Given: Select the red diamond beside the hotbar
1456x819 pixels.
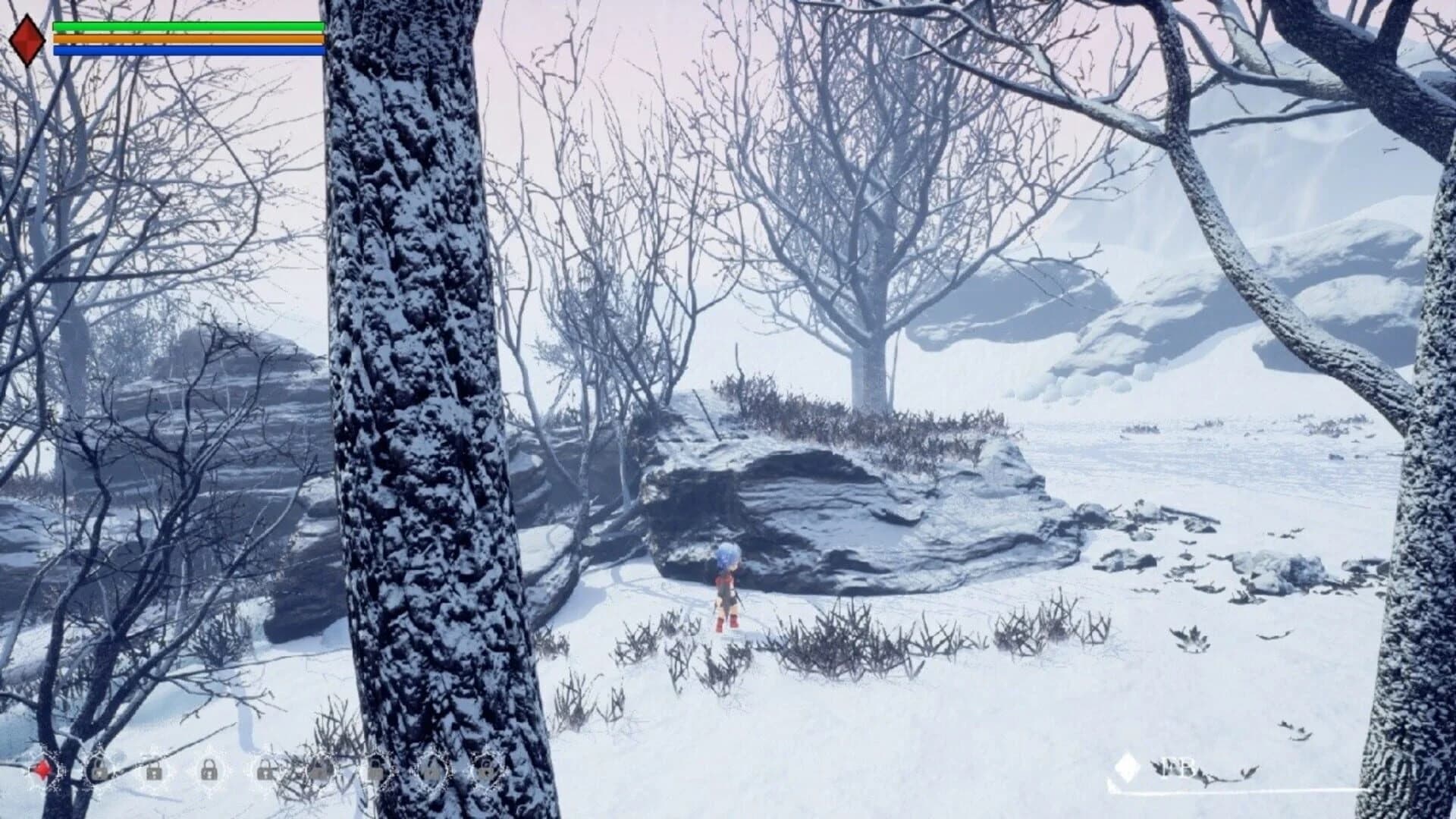Looking at the screenshot, I should [x=44, y=767].
